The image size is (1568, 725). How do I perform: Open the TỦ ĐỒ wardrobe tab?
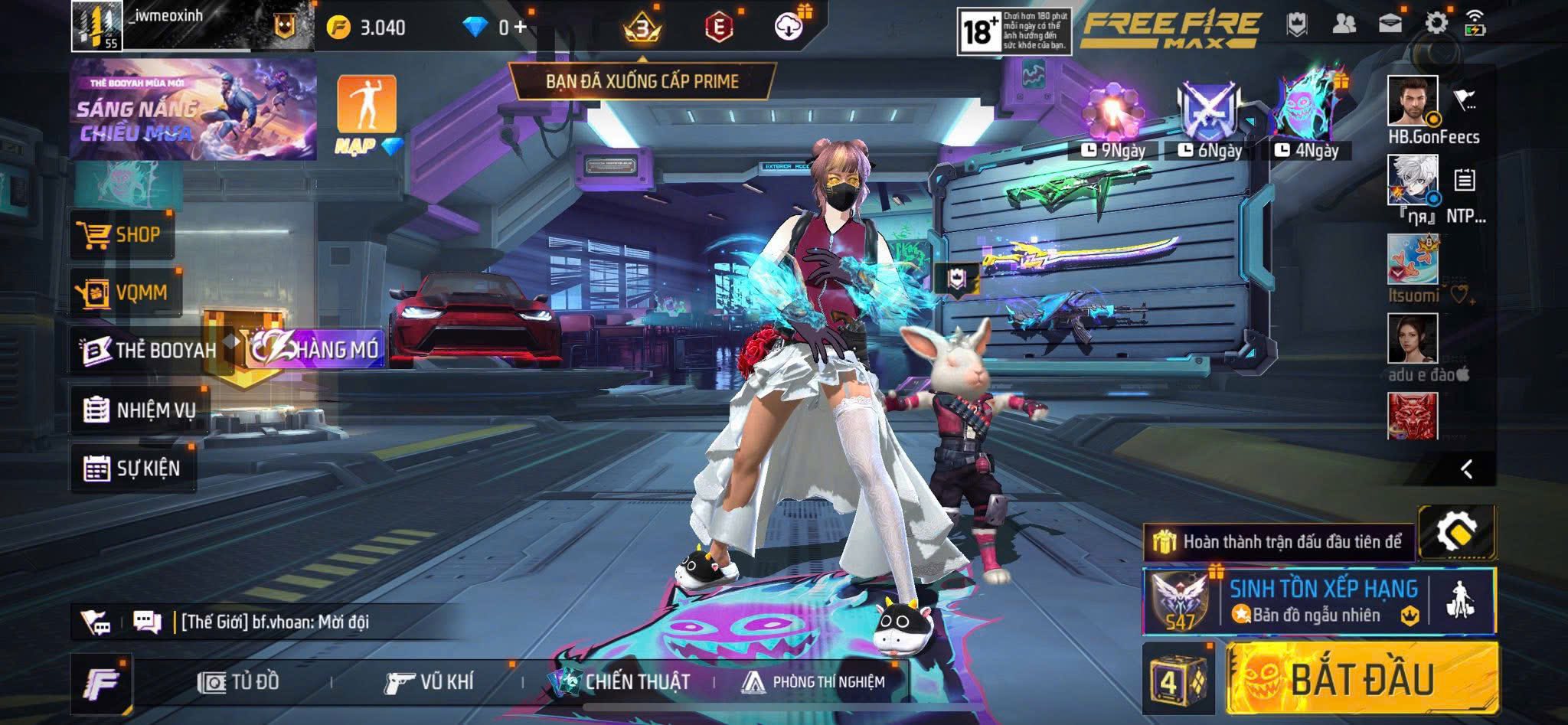click(238, 681)
